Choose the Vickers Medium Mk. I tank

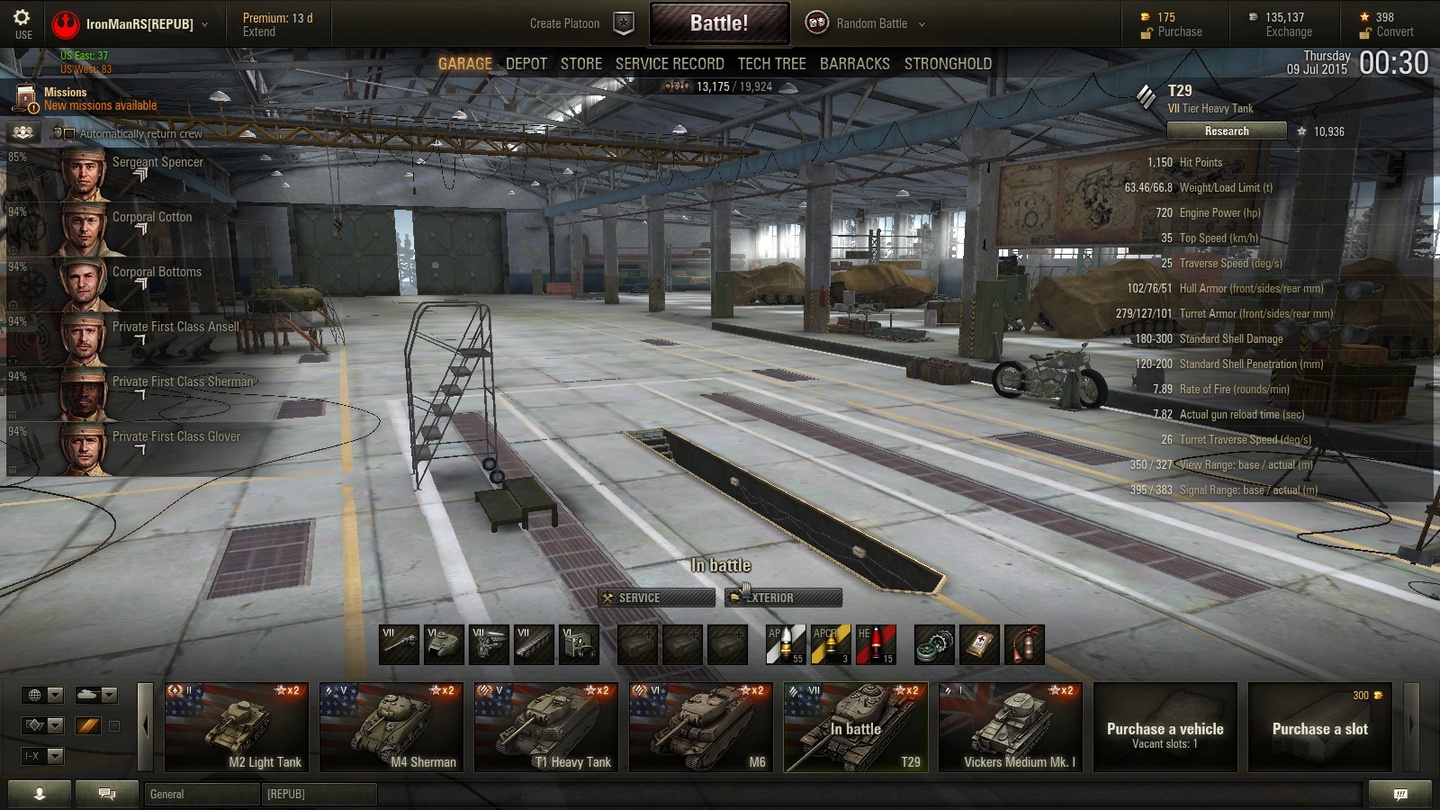[x=1010, y=727]
